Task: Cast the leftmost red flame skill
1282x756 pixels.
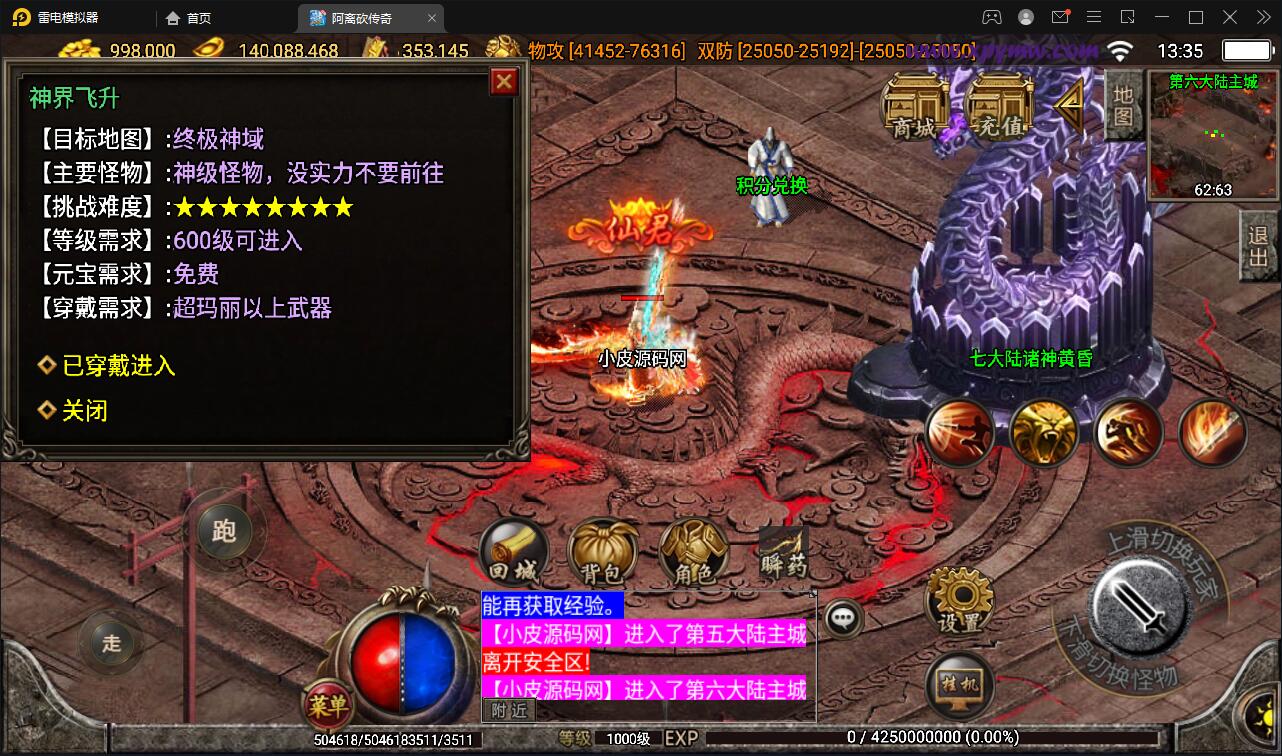Action: (x=960, y=432)
